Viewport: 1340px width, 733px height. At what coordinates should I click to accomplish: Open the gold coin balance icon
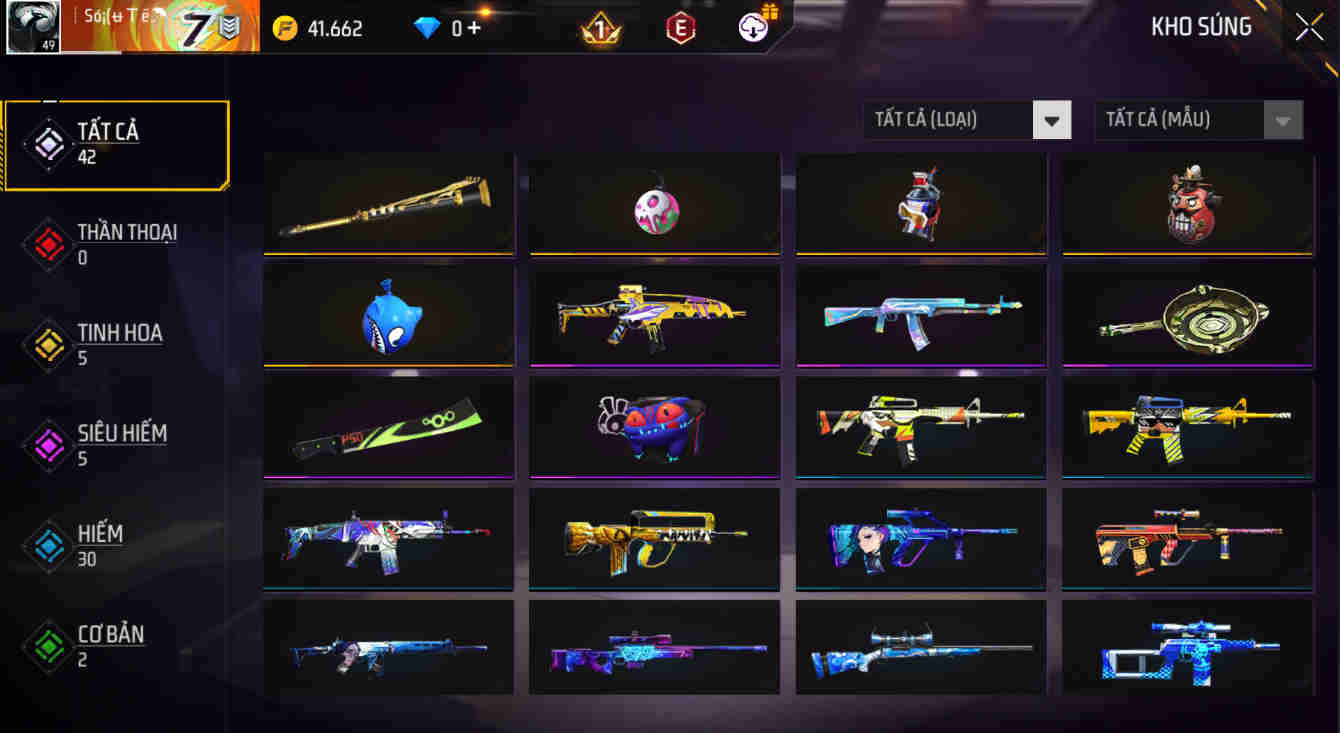(x=284, y=28)
